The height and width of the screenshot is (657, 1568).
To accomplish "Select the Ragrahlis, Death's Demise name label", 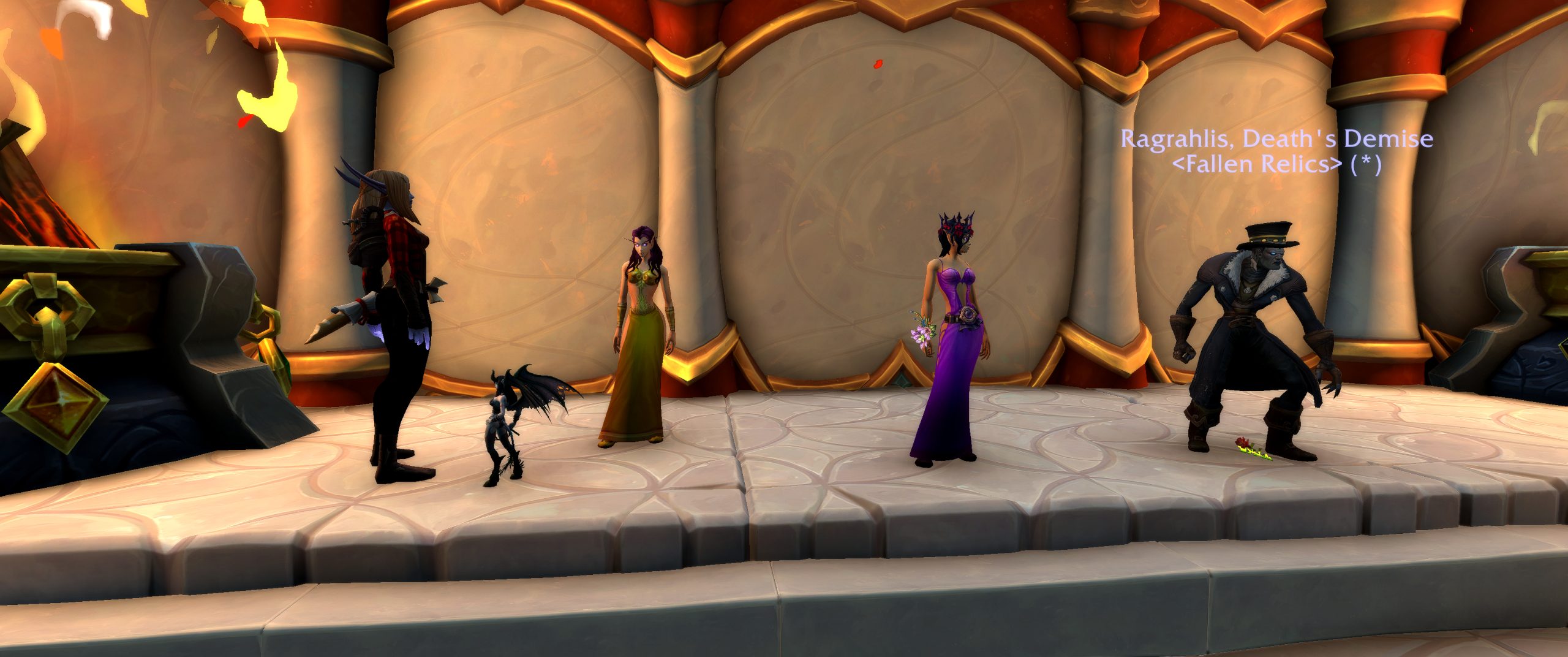I will pyautogui.click(x=1276, y=139).
